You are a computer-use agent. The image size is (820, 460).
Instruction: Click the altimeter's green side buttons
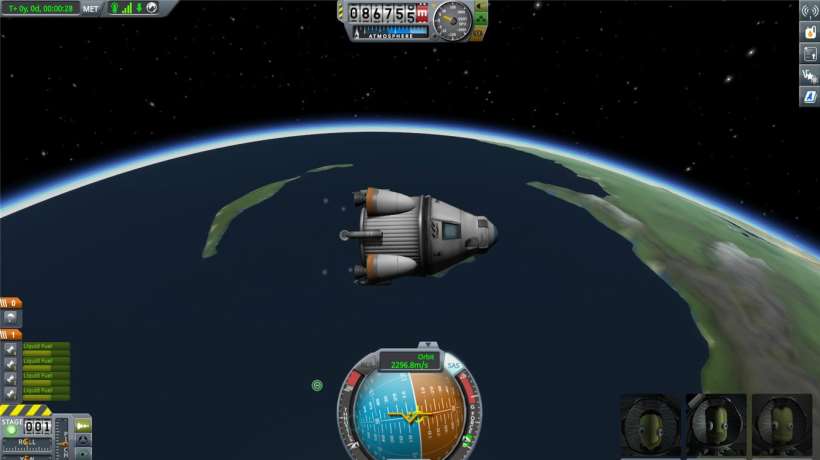pyautogui.click(x=481, y=19)
